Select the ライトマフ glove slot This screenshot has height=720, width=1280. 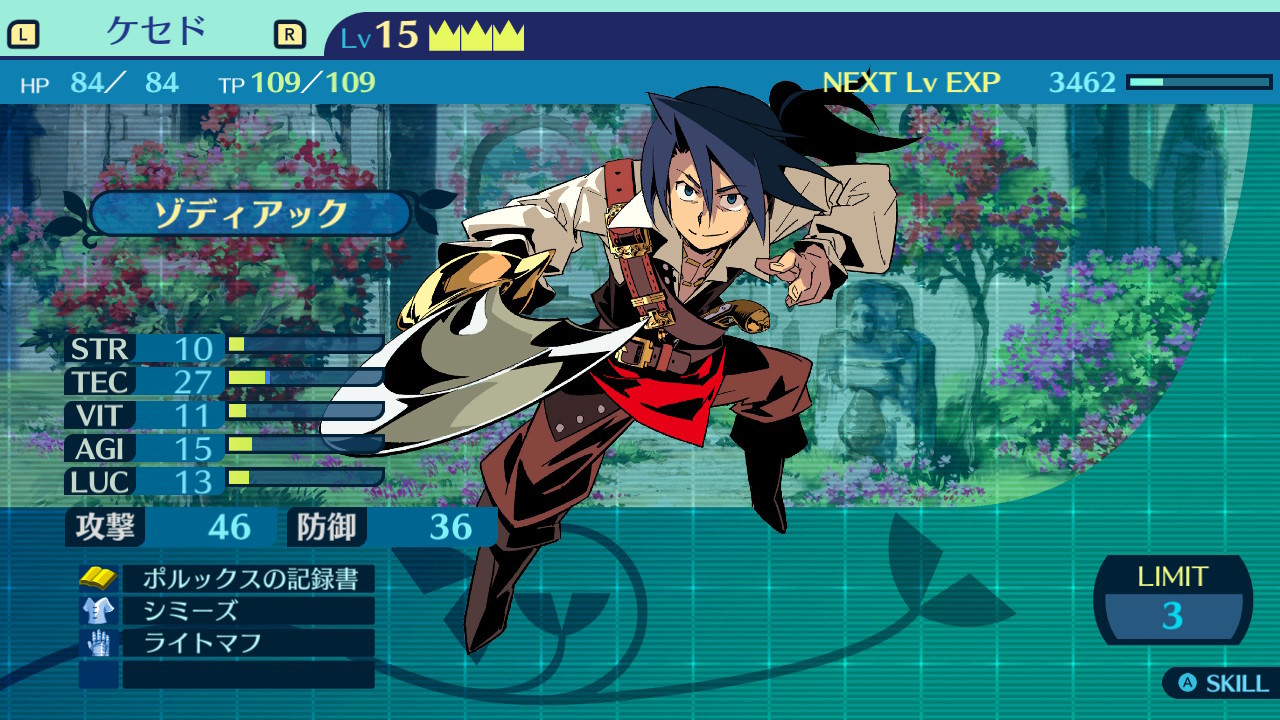click(x=248, y=643)
